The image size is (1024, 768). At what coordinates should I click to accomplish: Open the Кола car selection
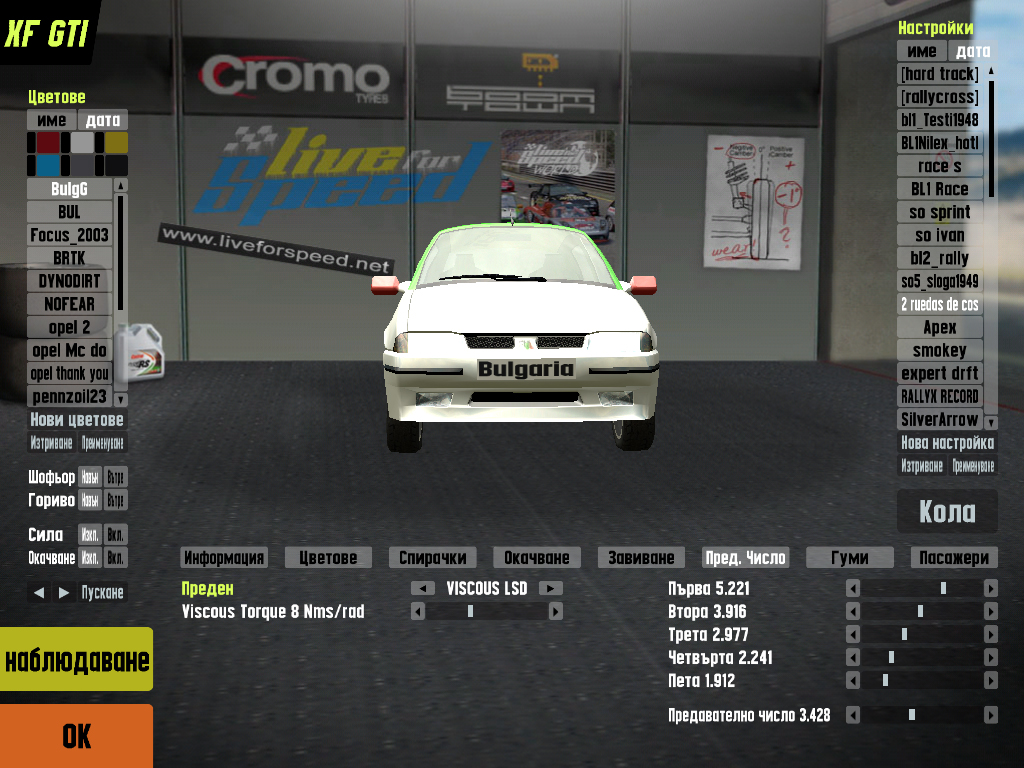[x=947, y=511]
